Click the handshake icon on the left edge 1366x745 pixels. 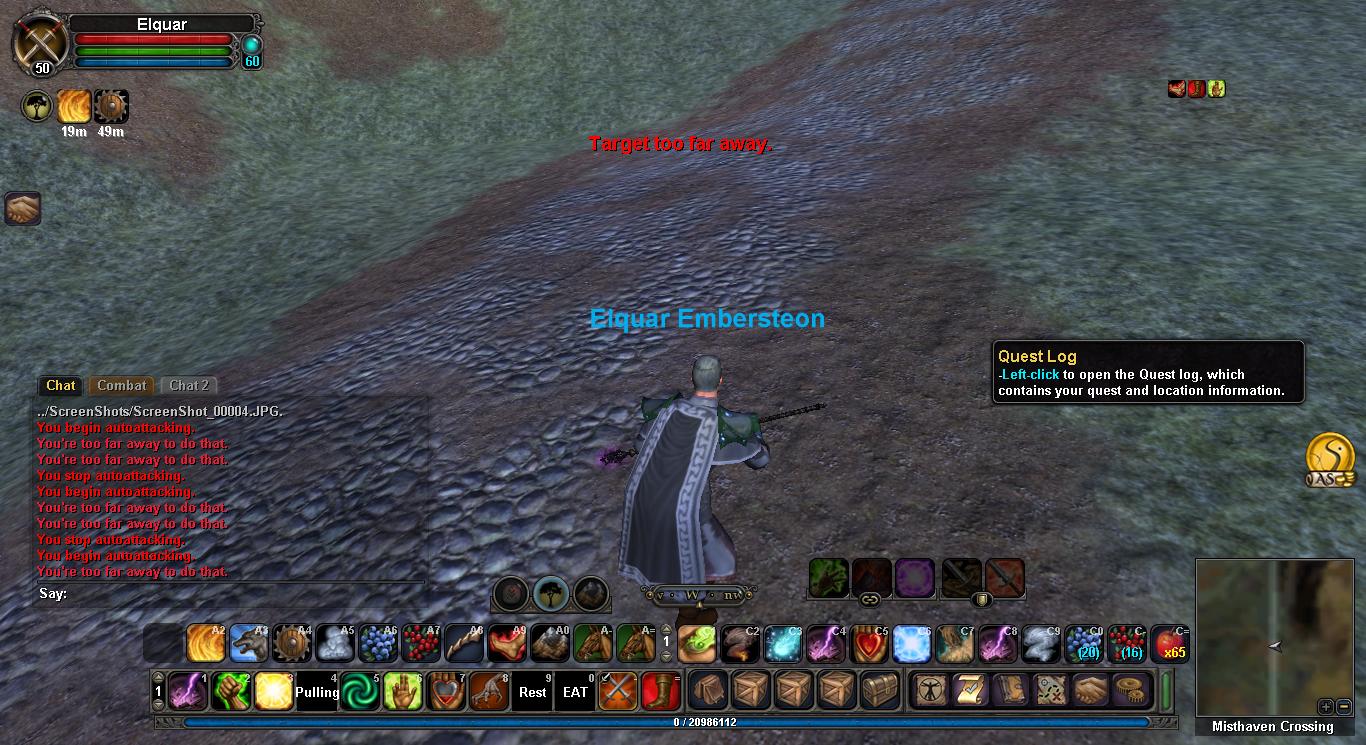pyautogui.click(x=21, y=208)
